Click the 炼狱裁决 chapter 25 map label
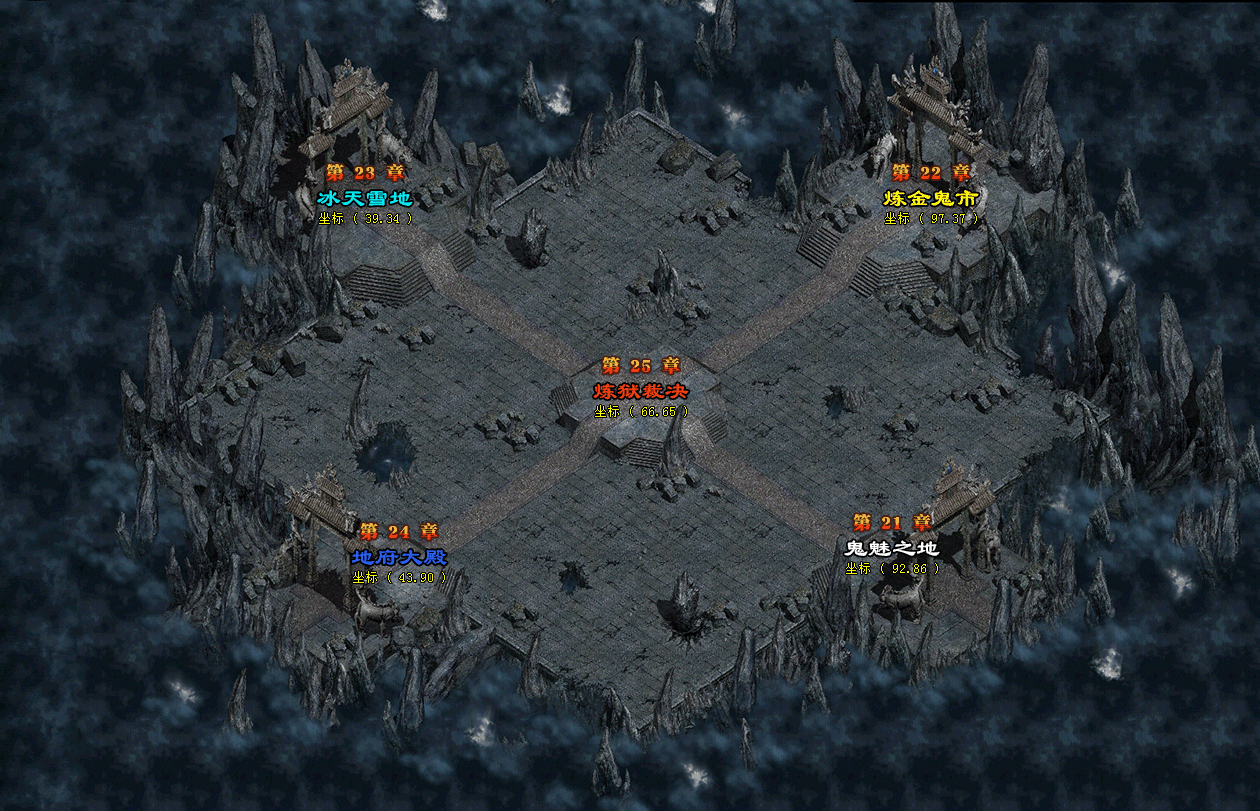Screen dimensions: 1260x811 (641, 390)
